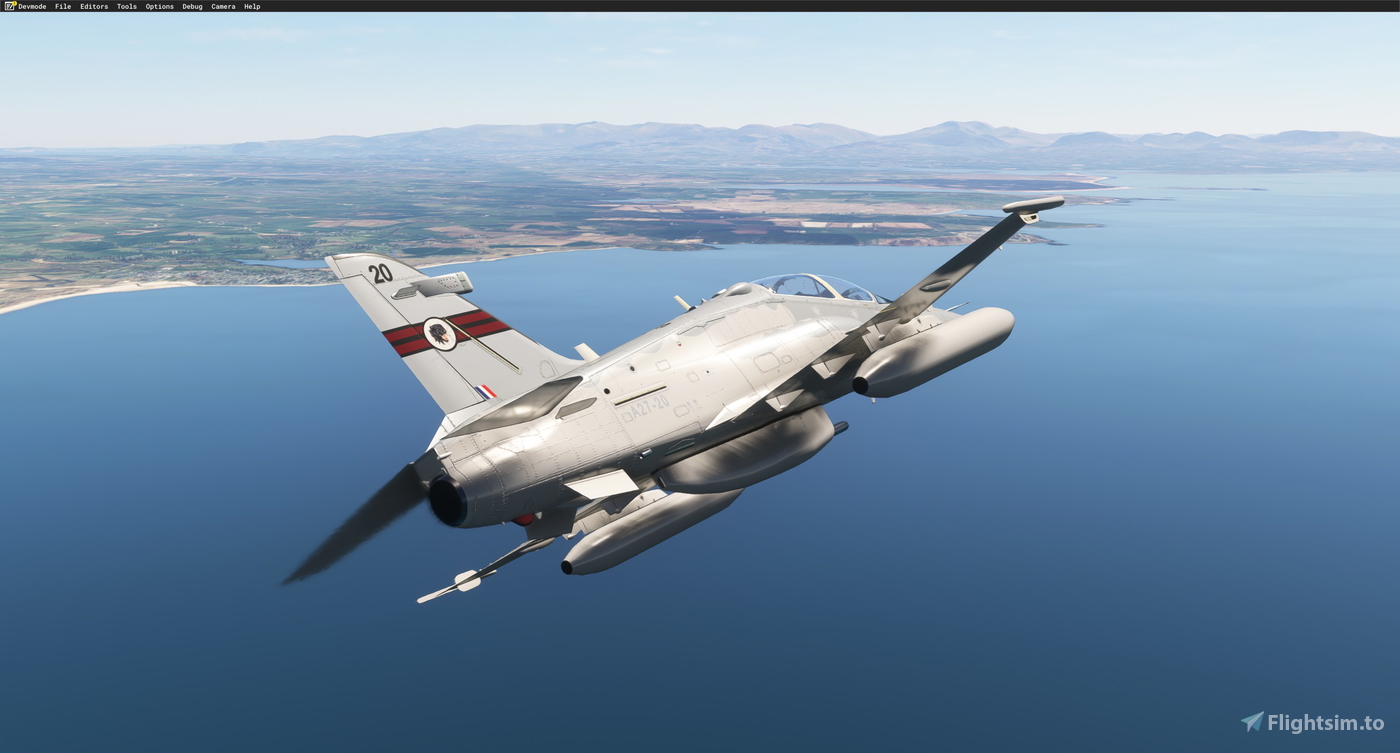
Task: Open the Camera menu
Action: 222,6
